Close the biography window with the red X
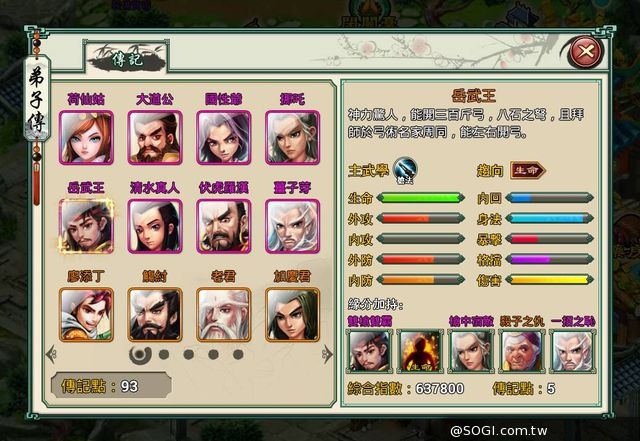 [x=585, y=52]
